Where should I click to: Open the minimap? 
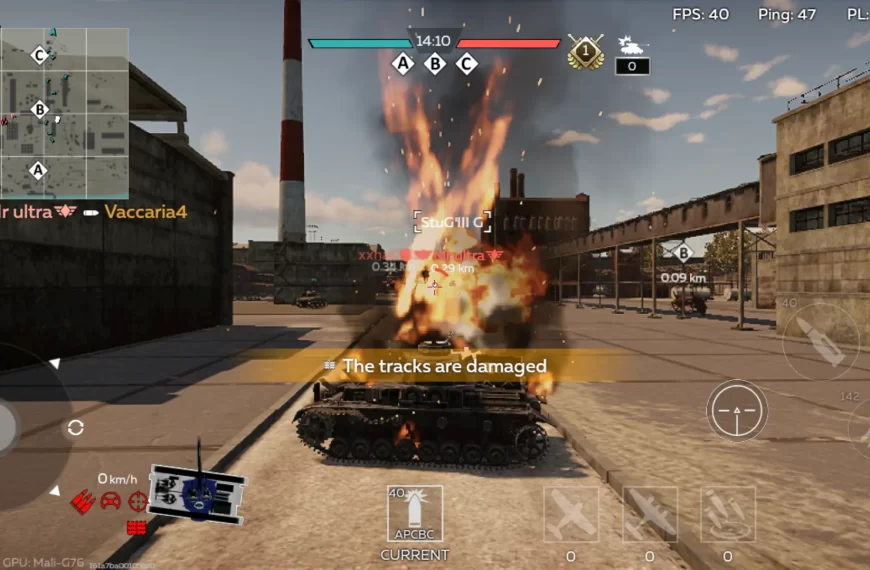(x=64, y=112)
